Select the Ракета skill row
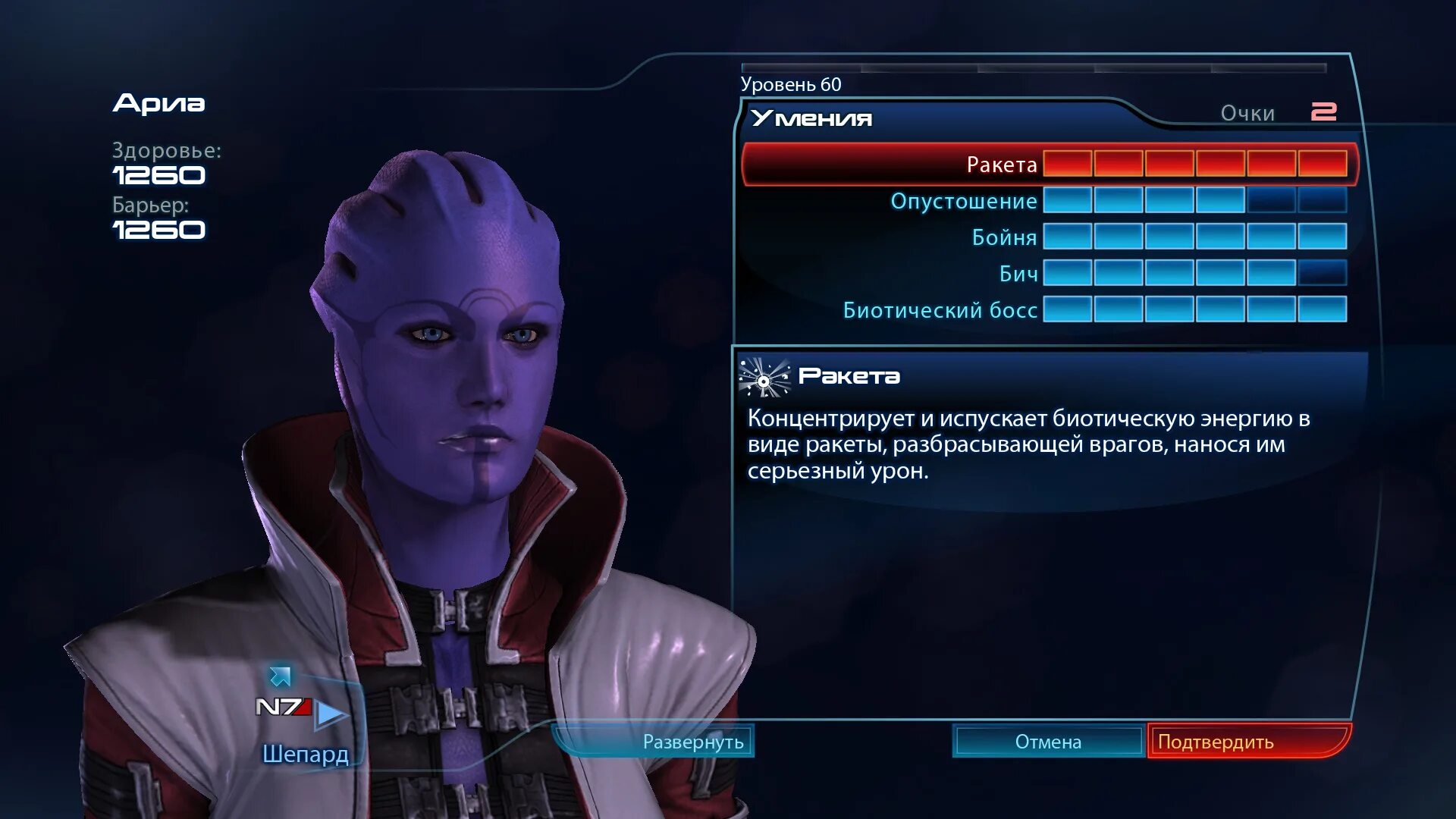This screenshot has height=819, width=1456. point(1001,165)
